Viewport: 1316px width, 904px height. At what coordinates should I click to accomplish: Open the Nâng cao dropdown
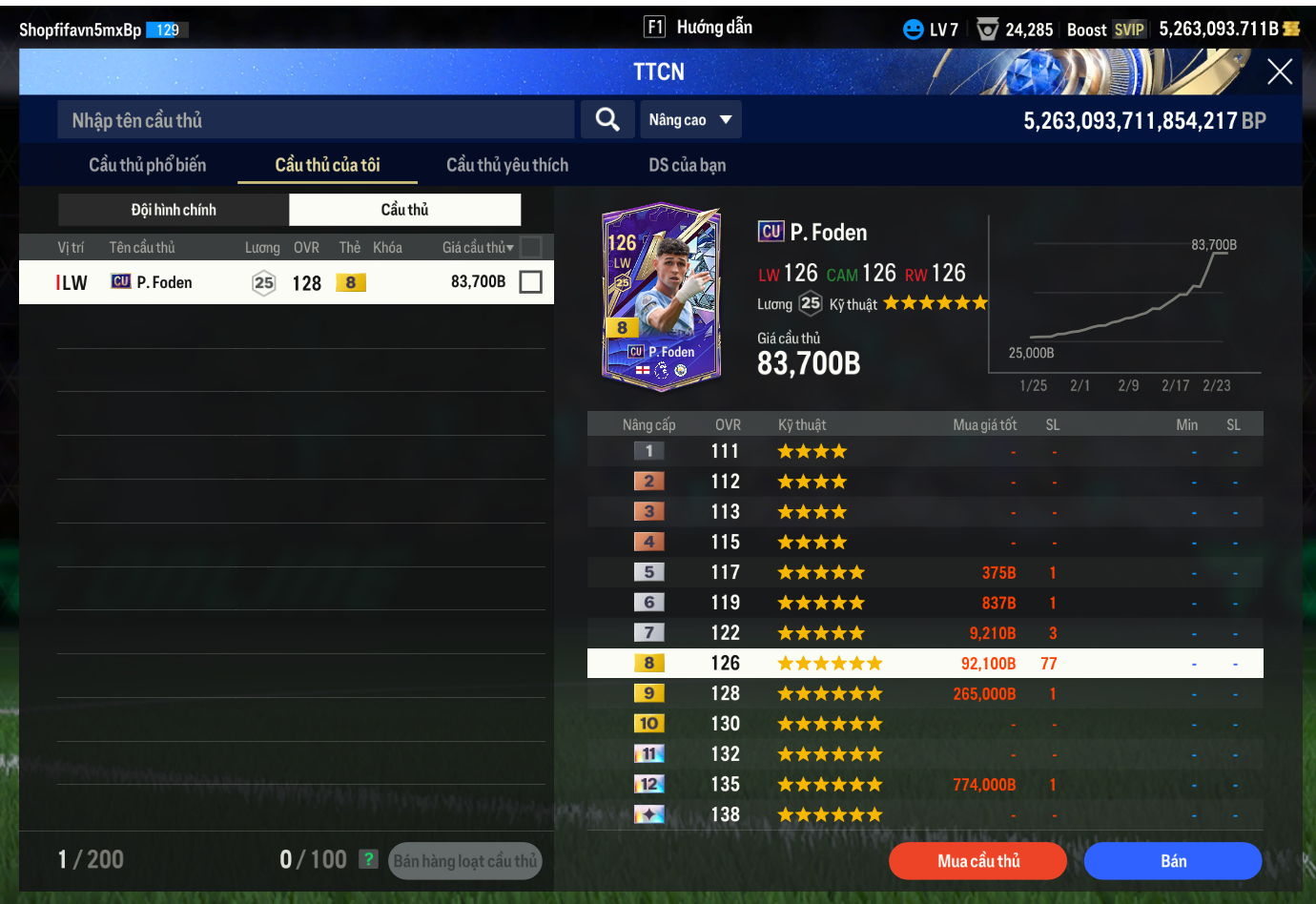point(689,120)
